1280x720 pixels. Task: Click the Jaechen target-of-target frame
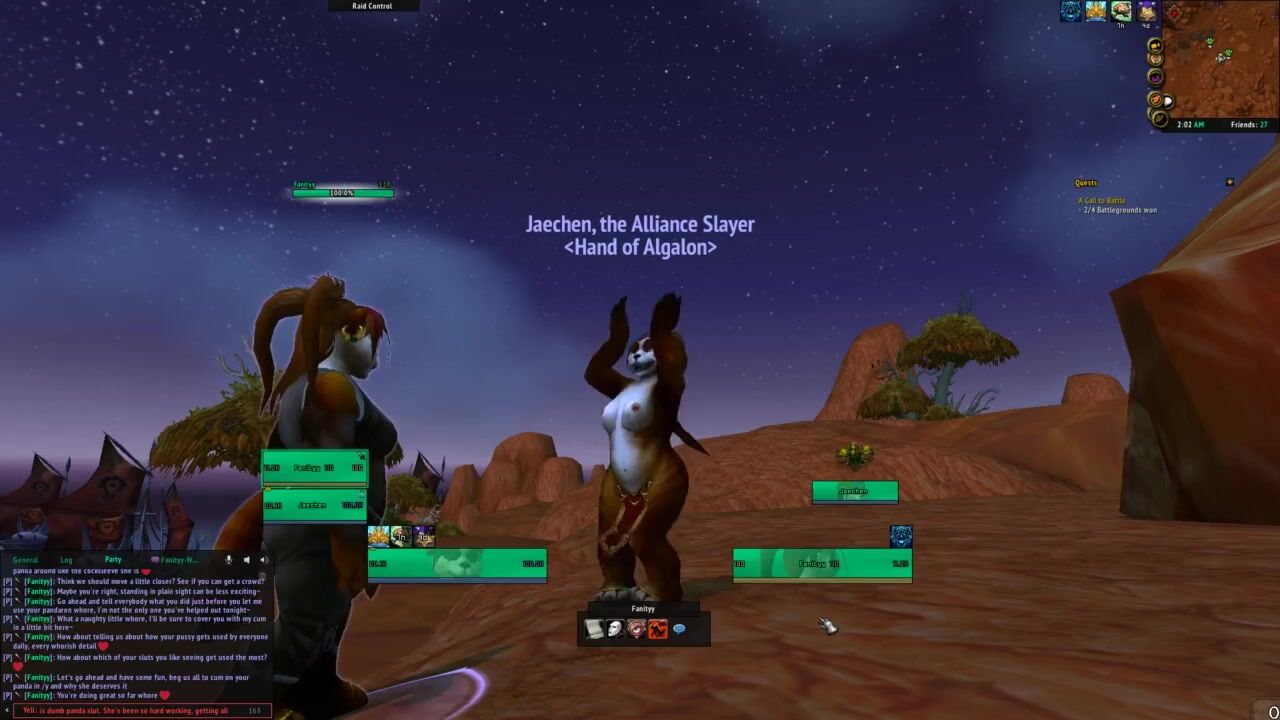854,492
